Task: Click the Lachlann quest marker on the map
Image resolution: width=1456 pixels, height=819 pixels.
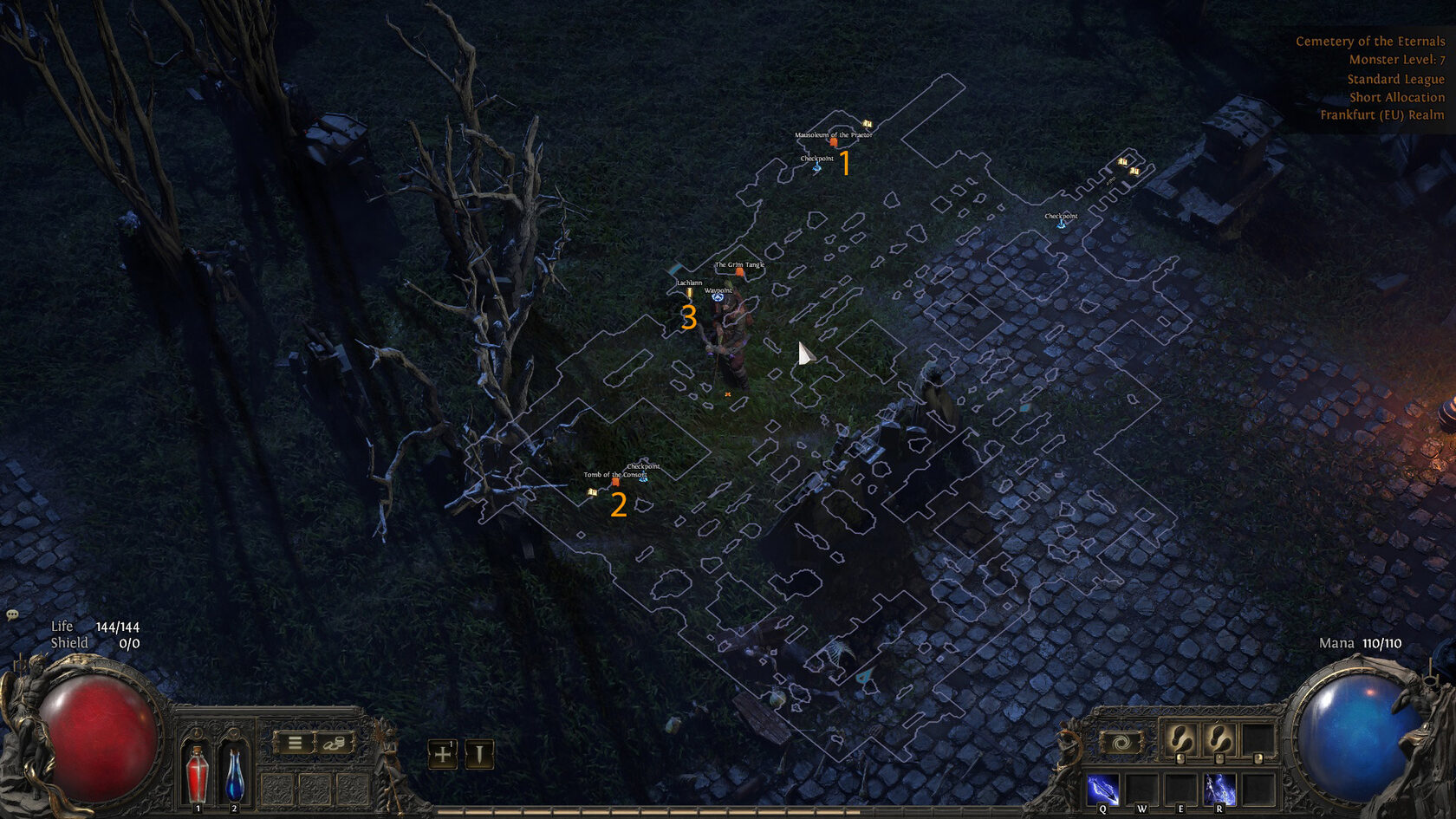Action: 690,292
